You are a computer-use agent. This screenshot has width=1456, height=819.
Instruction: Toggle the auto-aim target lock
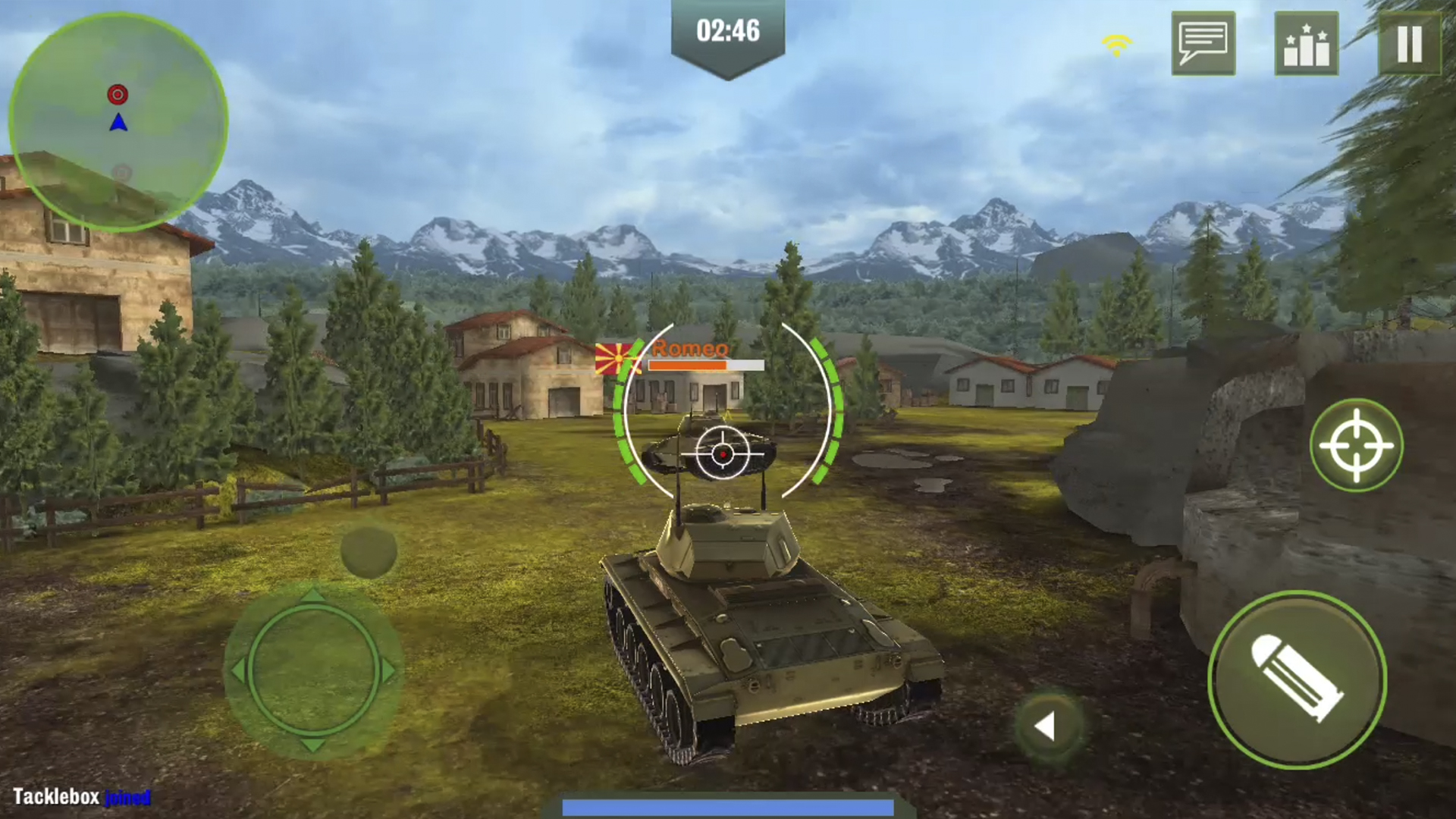1357,447
